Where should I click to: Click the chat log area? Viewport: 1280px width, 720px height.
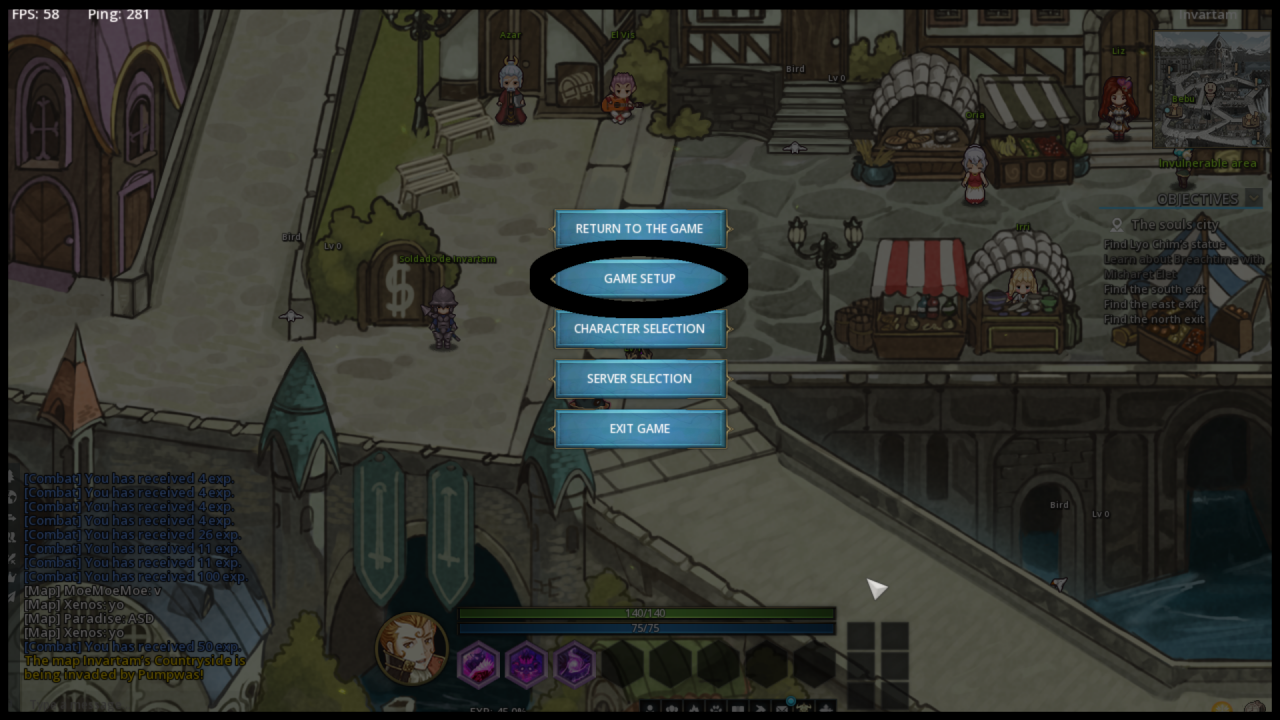point(134,576)
